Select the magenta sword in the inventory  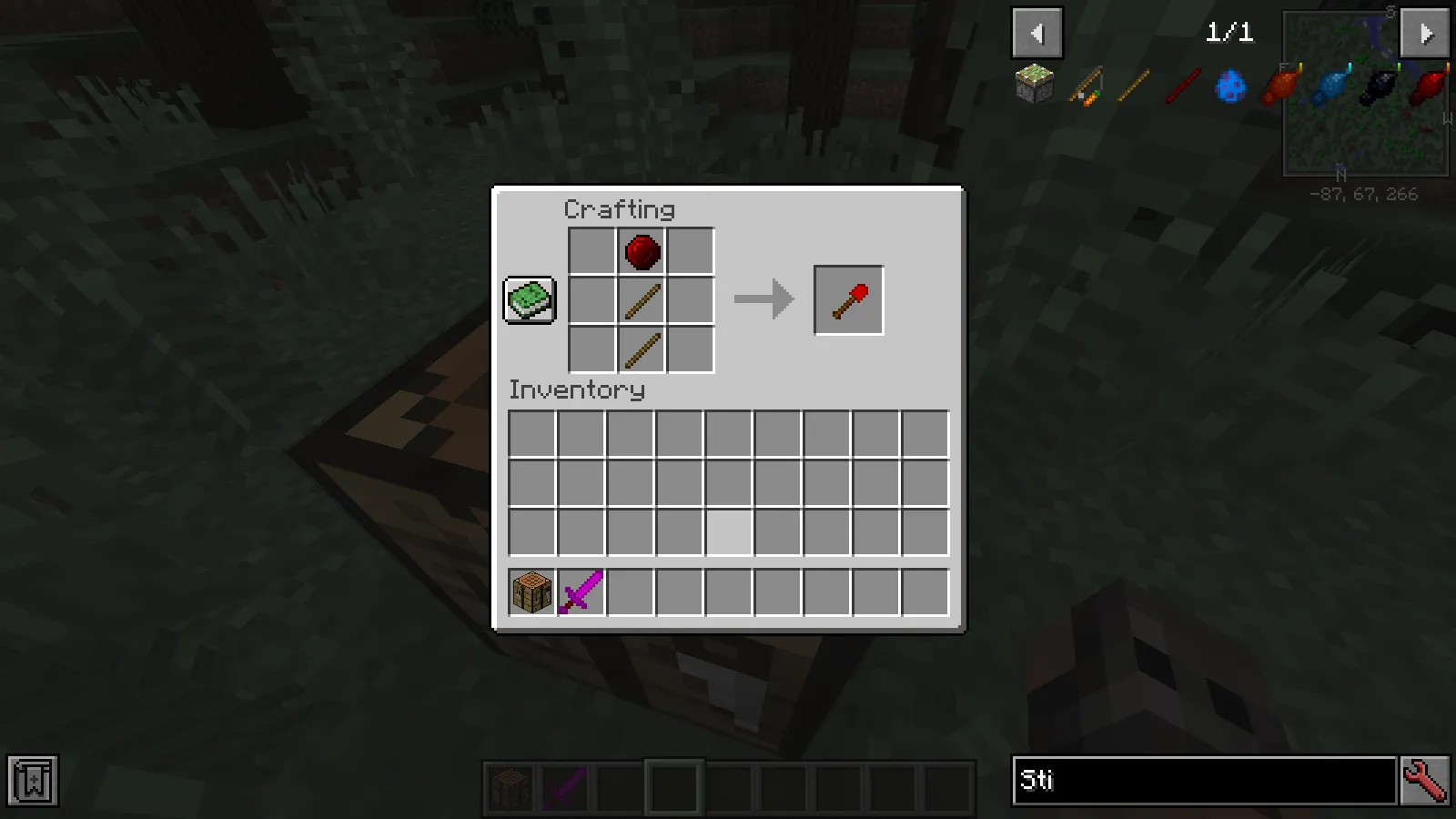point(581,591)
